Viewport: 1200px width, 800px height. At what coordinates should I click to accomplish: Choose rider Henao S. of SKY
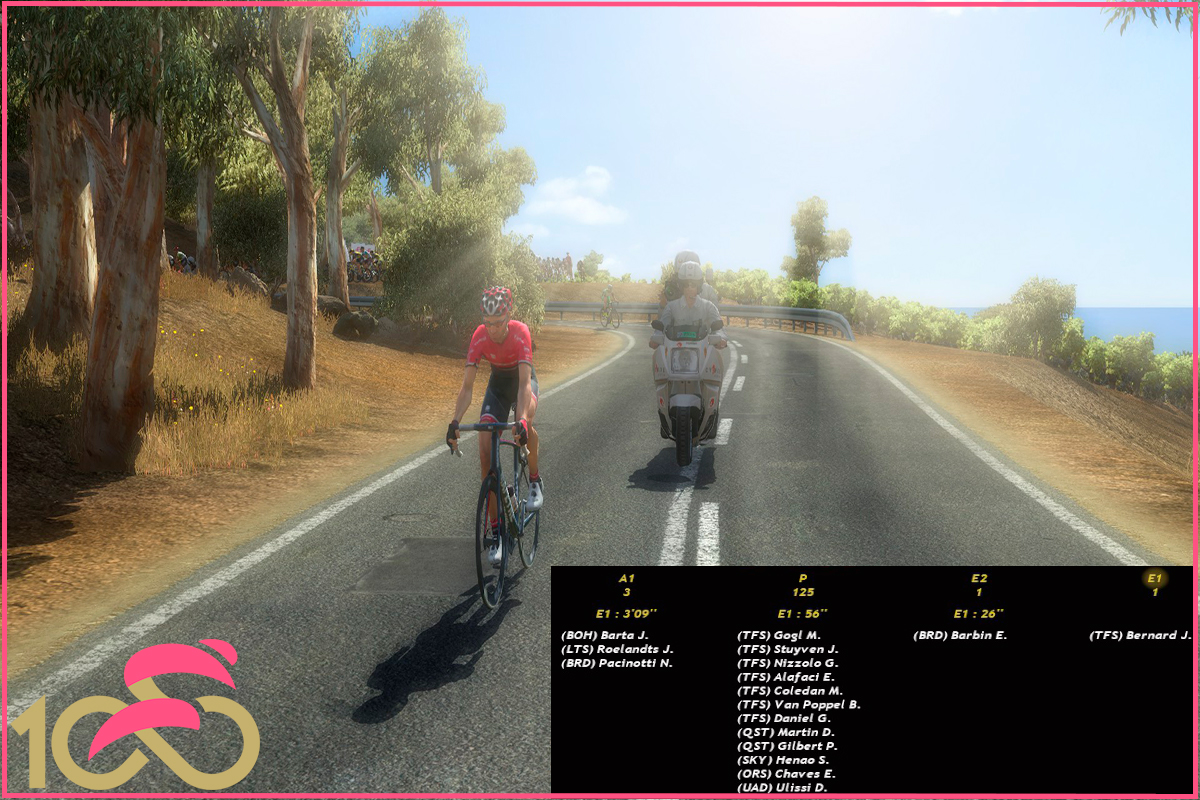click(x=785, y=761)
